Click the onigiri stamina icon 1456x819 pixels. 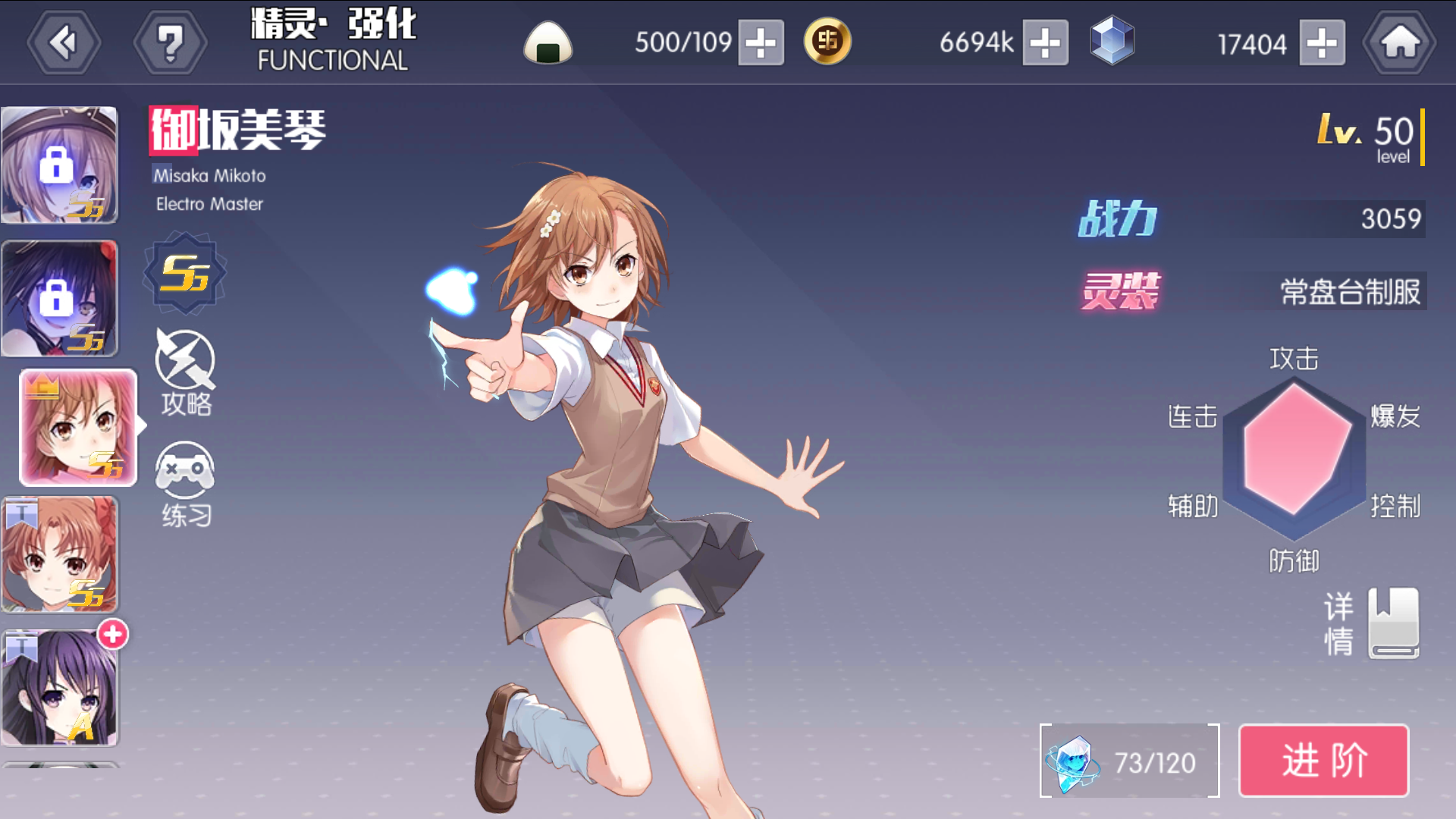(x=548, y=43)
